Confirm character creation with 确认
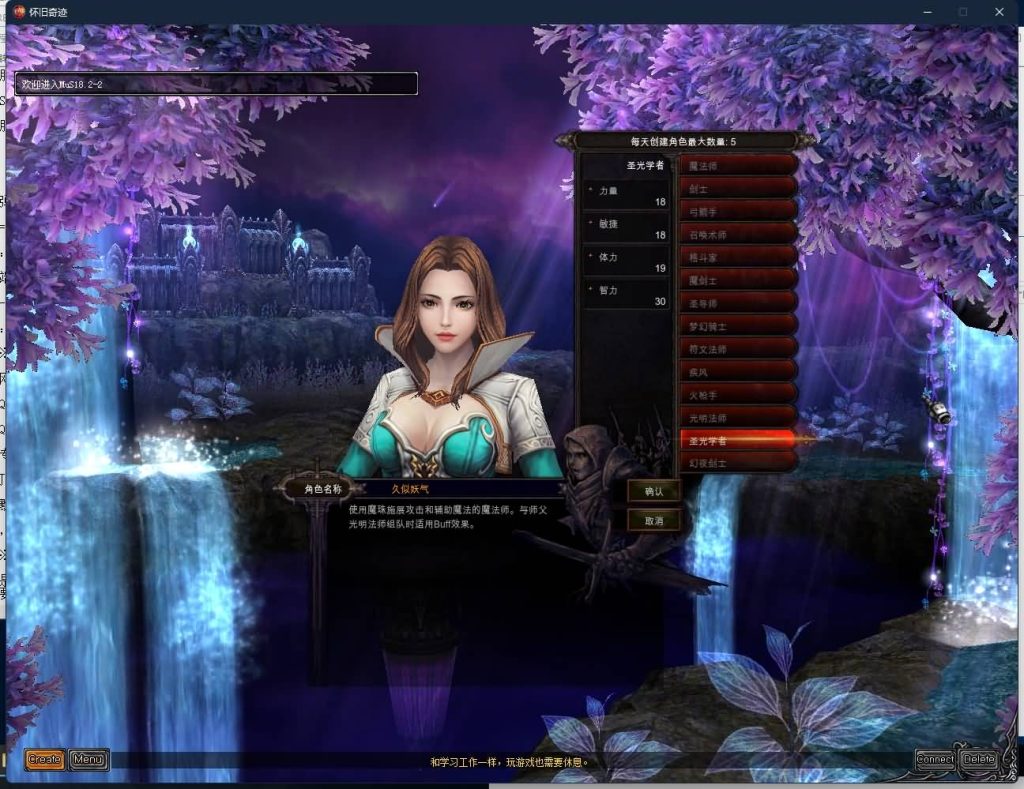1024x789 pixels. coord(654,491)
